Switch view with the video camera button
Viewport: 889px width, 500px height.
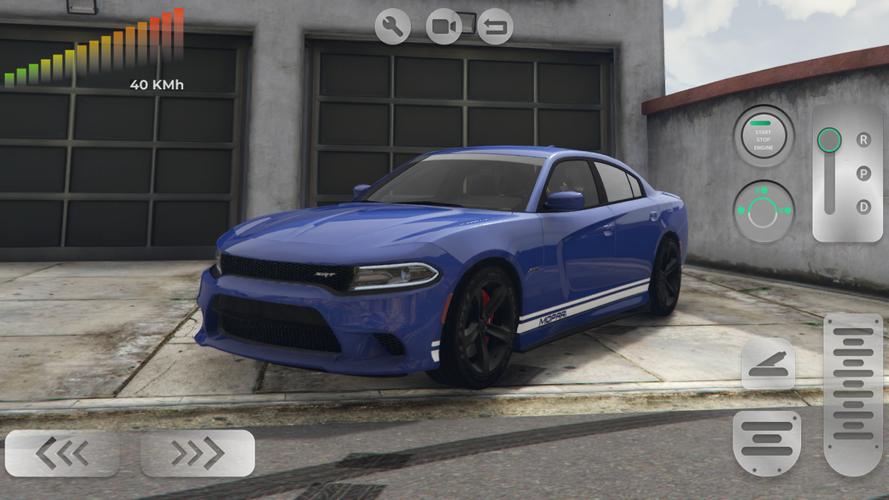pos(444,26)
